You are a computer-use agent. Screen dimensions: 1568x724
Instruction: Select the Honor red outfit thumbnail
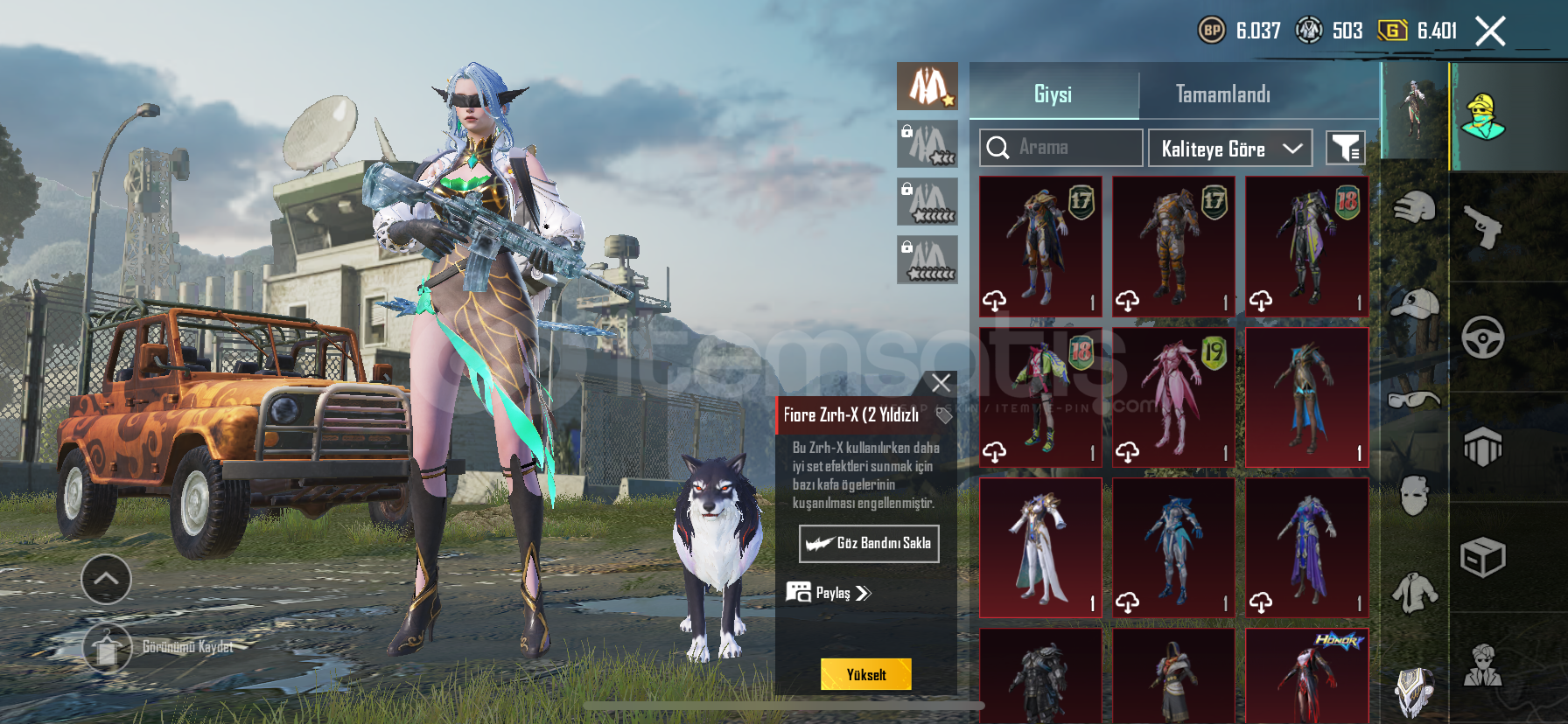[1306, 675]
